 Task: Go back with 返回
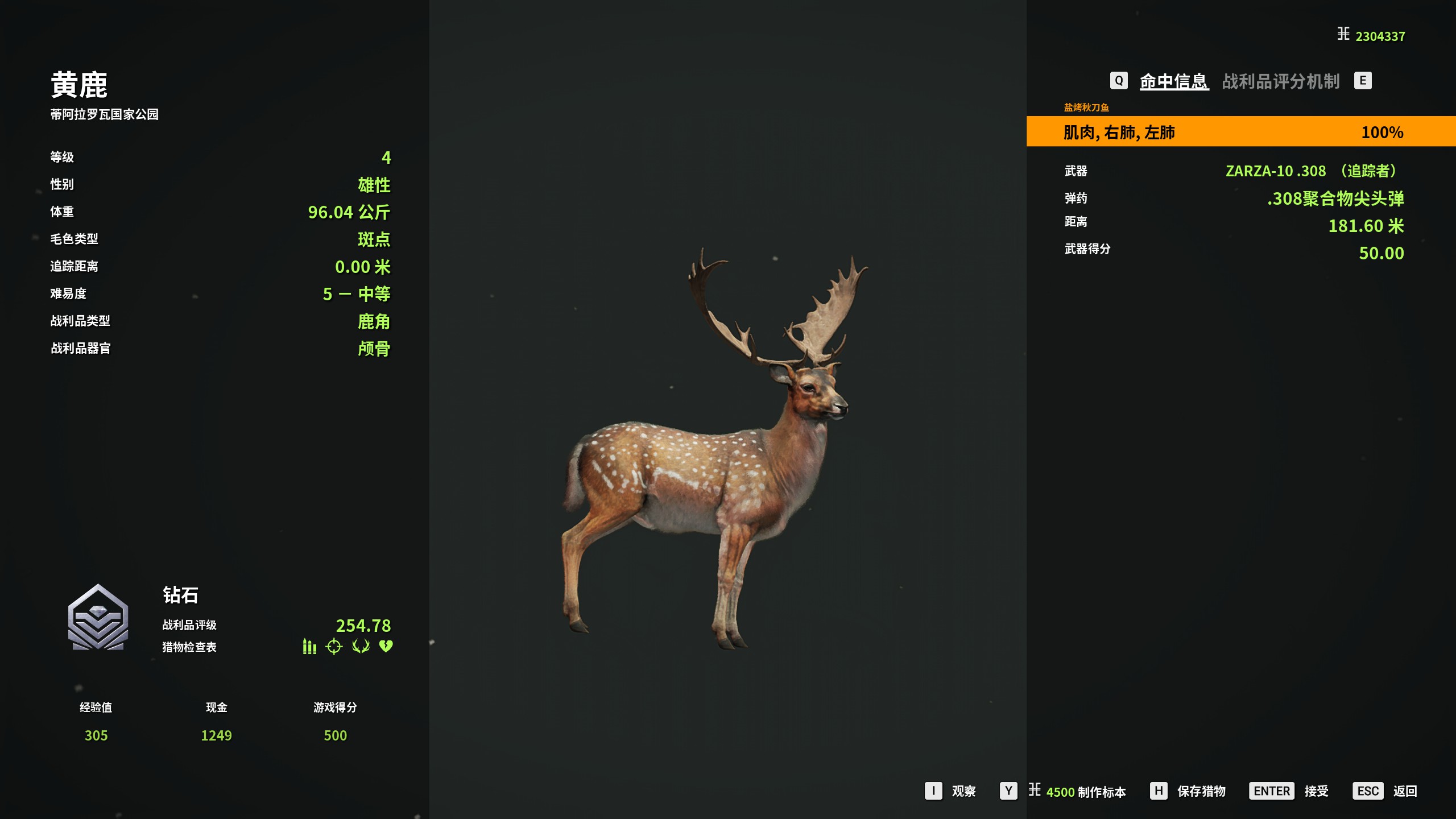1404,791
